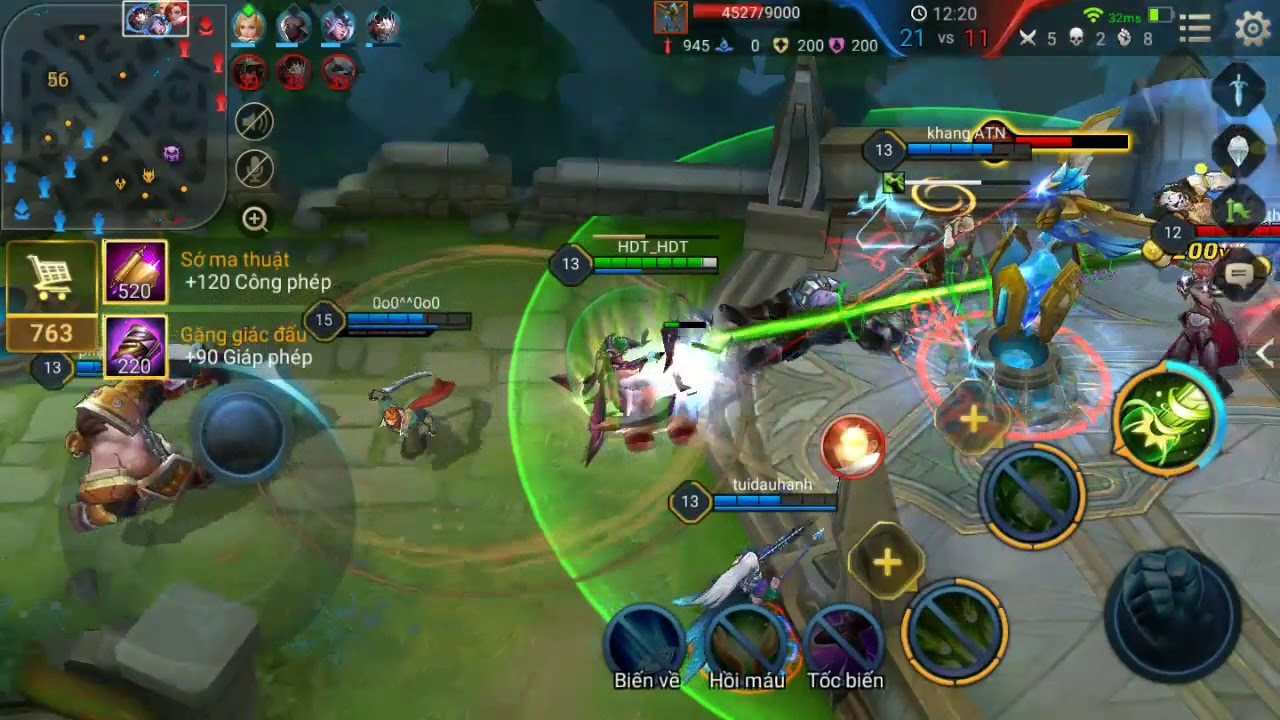The width and height of the screenshot is (1280, 720).
Task: Zoom the minimap with the magnifier icon
Action: [256, 216]
